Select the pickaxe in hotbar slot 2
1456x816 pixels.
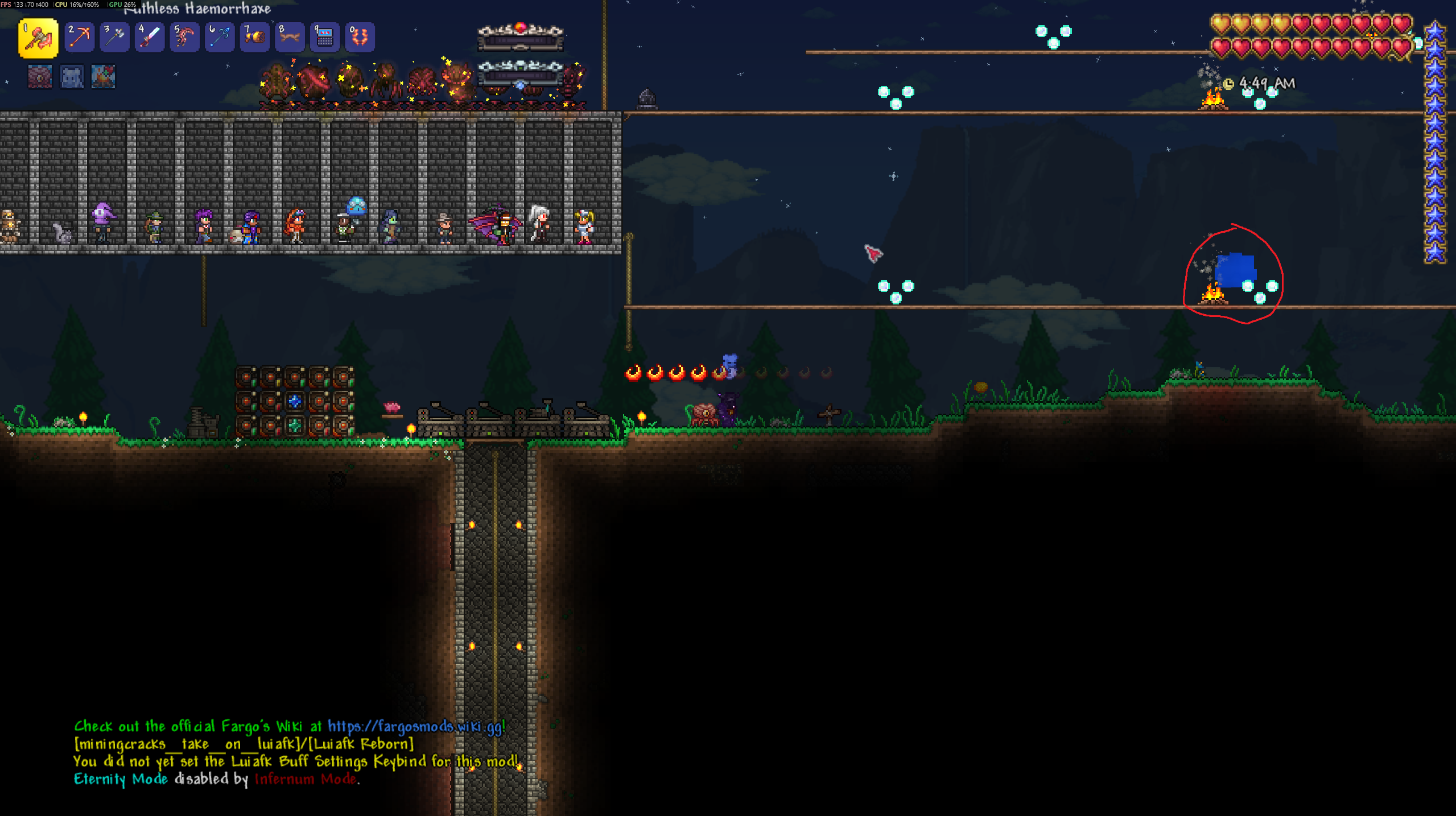point(79,37)
